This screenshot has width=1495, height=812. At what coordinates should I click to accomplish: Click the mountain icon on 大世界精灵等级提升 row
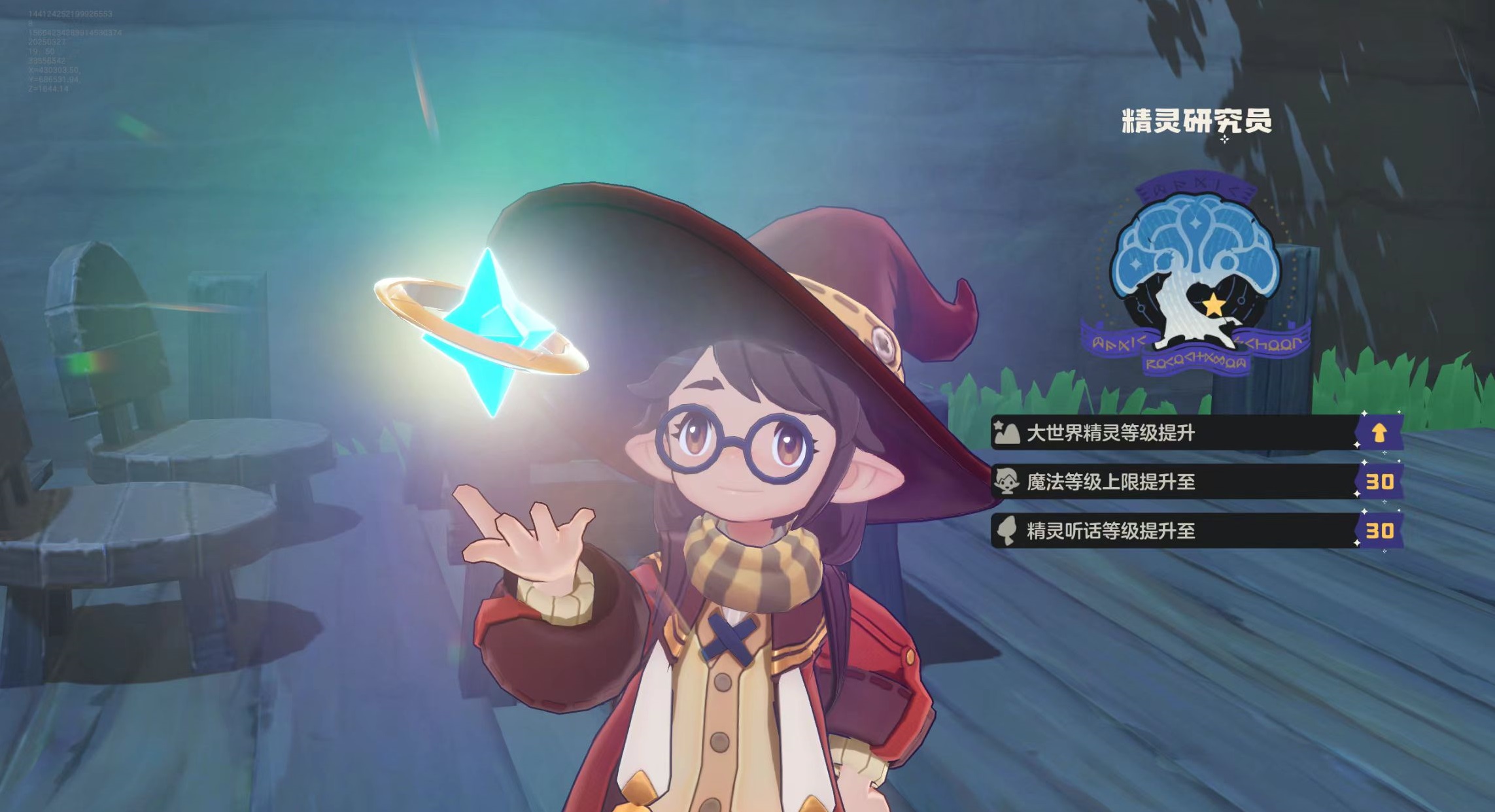click(x=1007, y=432)
